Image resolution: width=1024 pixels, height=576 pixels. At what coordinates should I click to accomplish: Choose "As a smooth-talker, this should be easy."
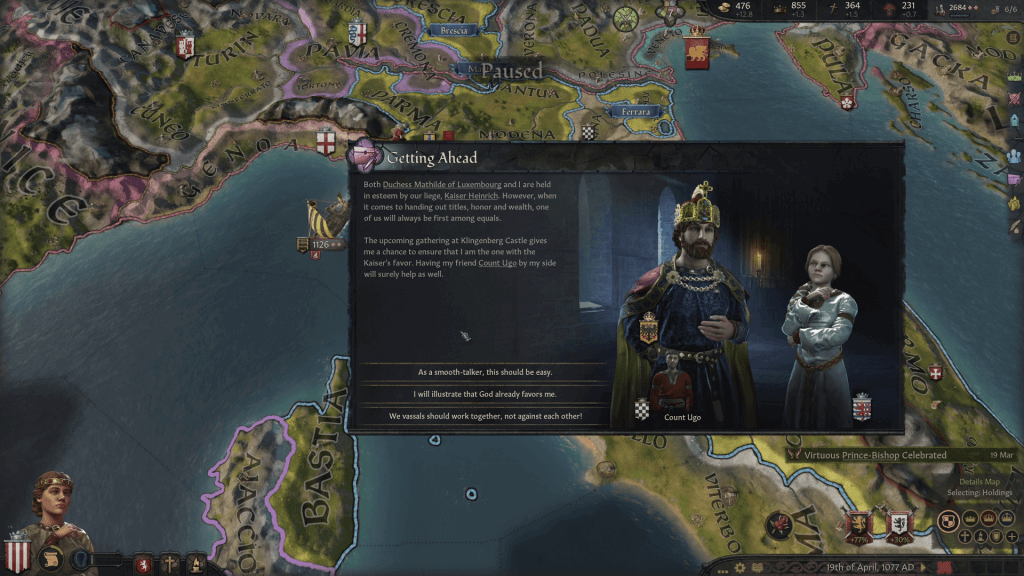coord(484,372)
